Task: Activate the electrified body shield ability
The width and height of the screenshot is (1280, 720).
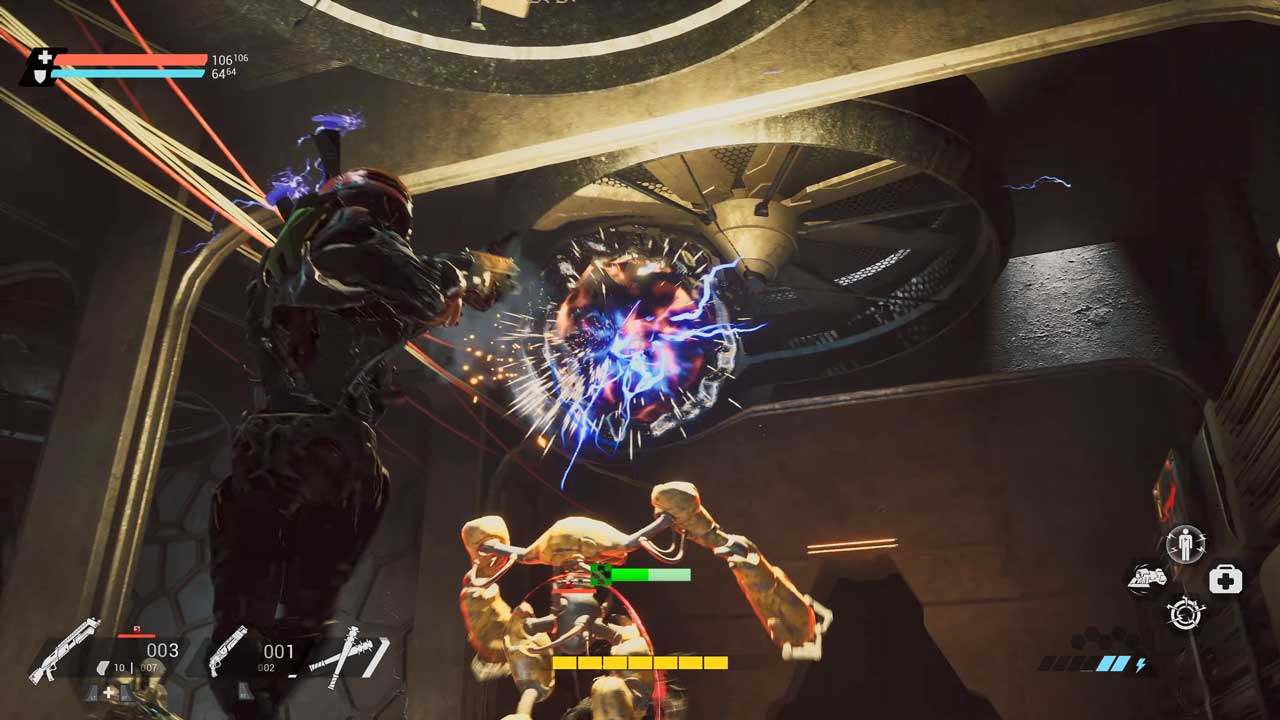Action: [1186, 546]
